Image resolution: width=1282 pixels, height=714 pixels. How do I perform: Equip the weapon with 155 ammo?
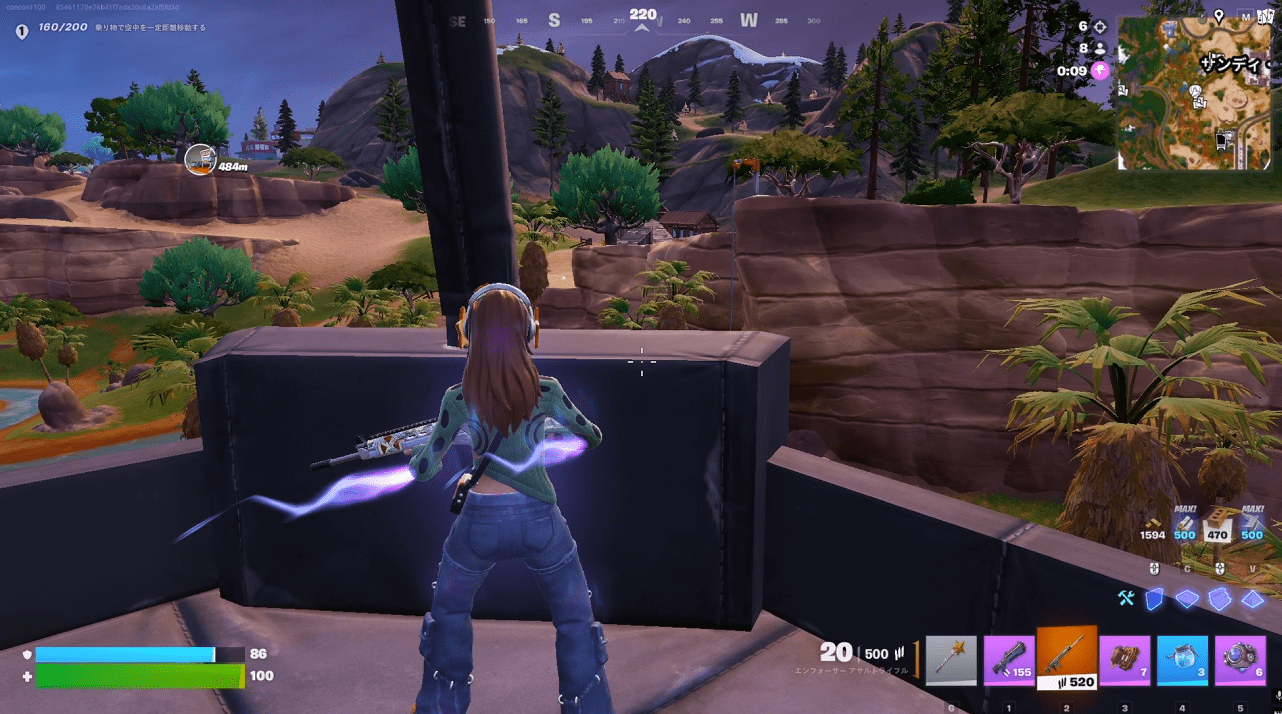pos(1008,659)
